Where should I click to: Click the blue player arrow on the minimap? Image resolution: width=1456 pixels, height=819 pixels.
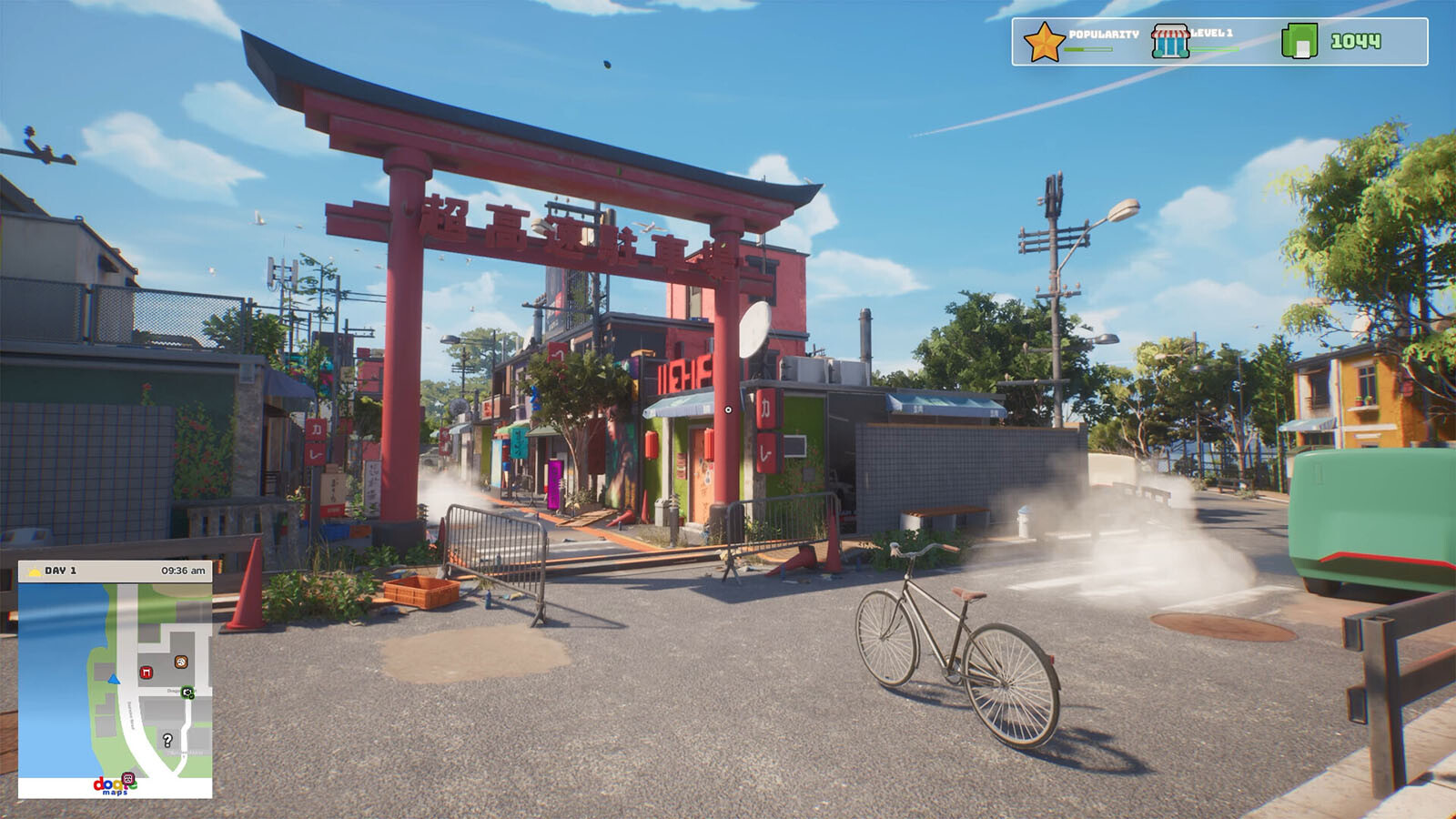tap(114, 679)
